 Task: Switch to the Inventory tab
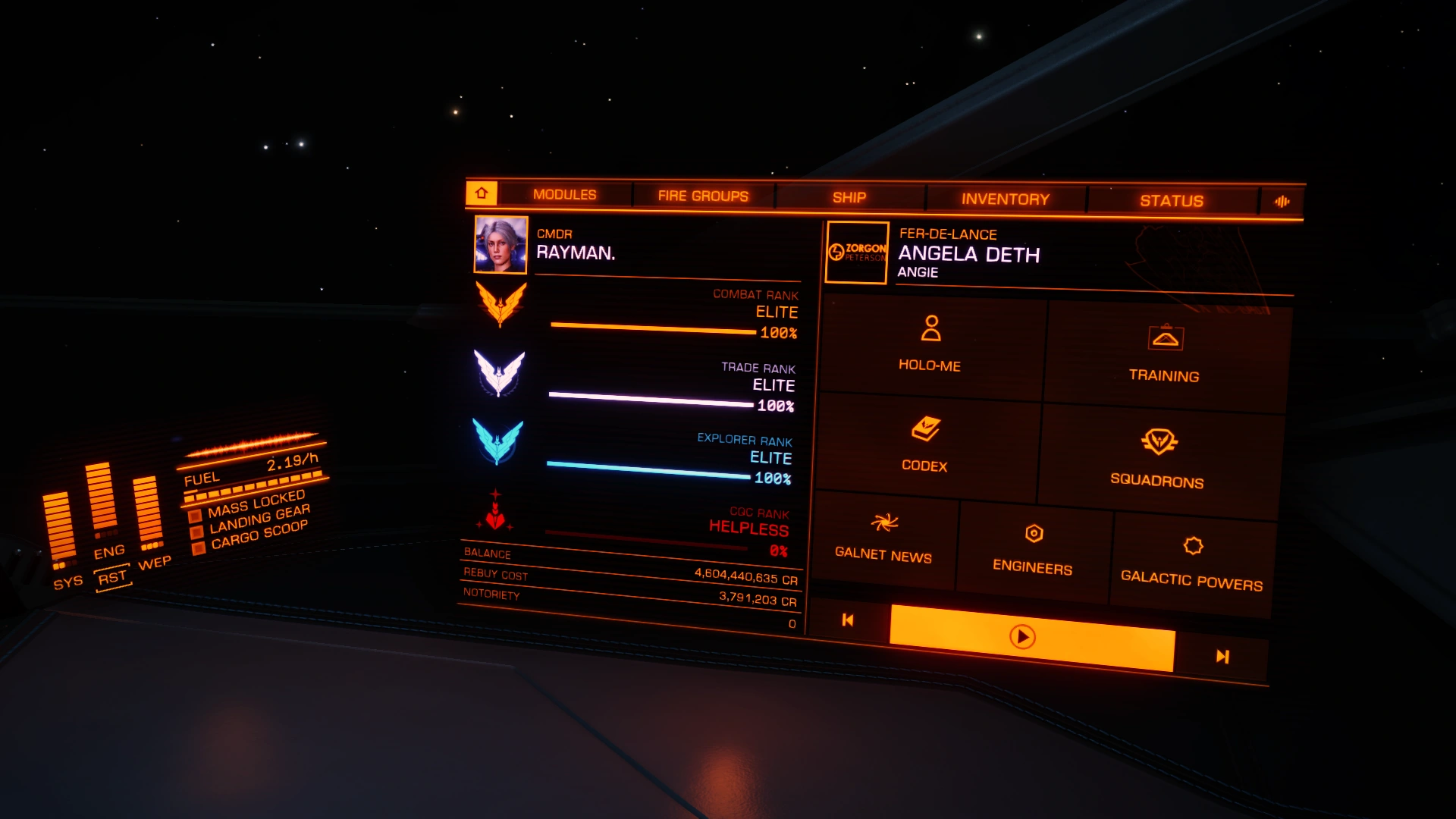pyautogui.click(x=1006, y=199)
